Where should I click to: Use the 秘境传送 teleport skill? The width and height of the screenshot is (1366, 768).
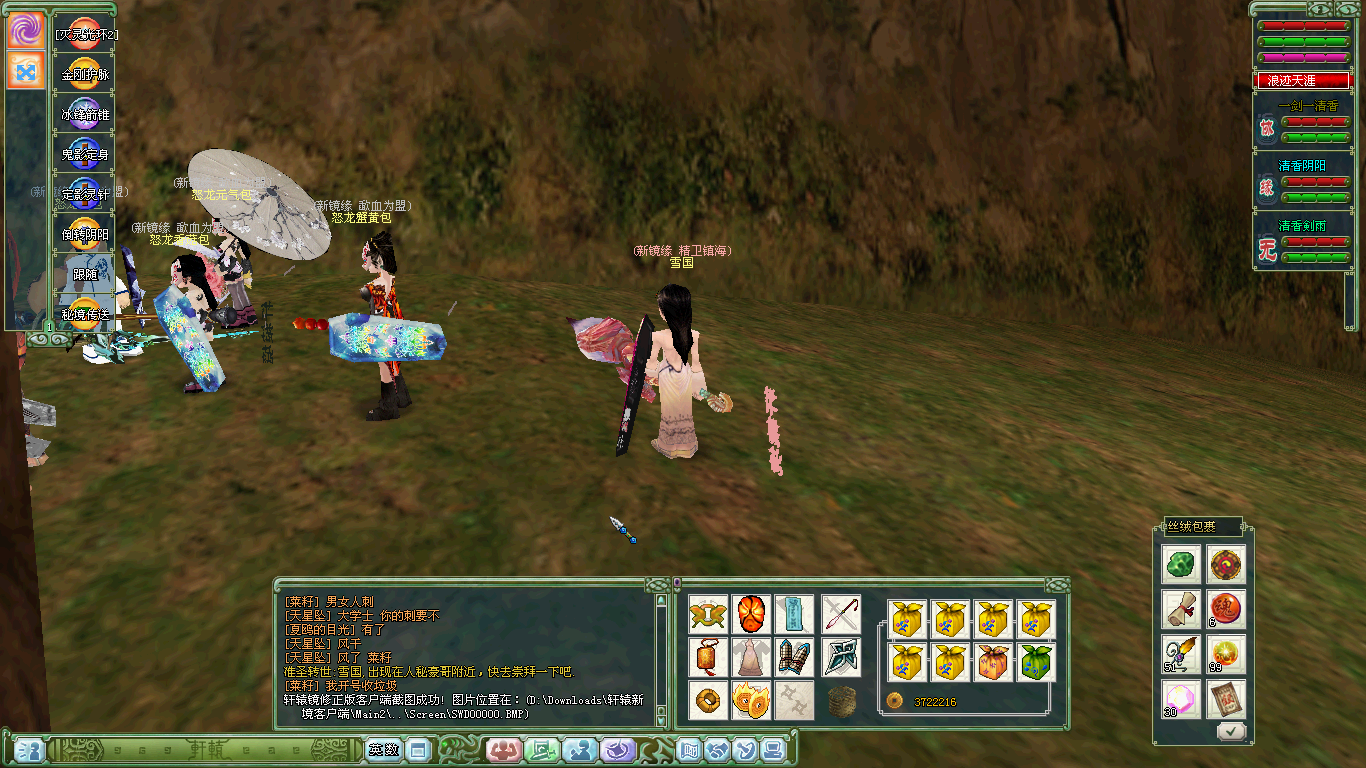click(85, 314)
